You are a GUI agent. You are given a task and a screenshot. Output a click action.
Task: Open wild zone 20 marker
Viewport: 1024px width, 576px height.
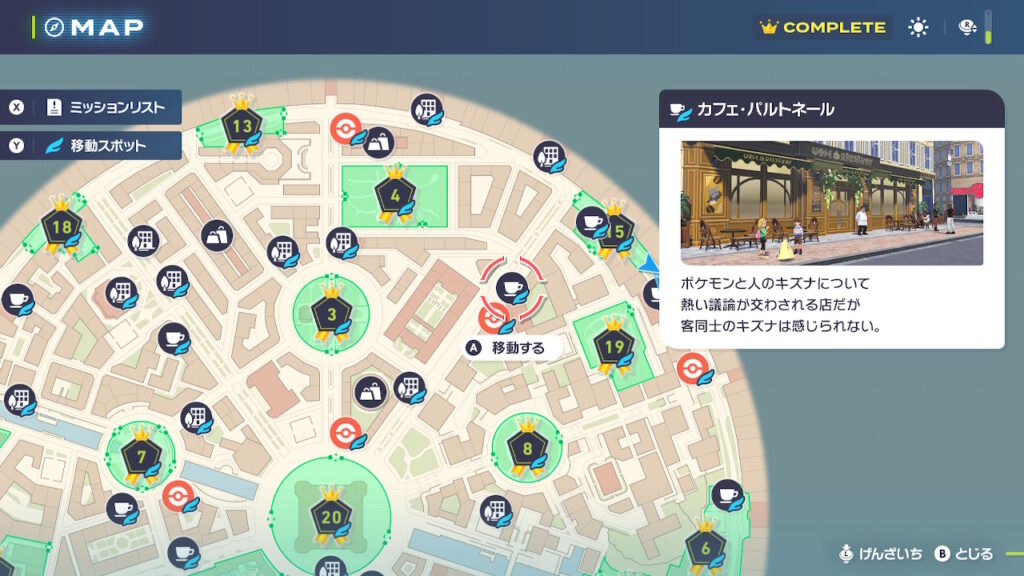coord(330,517)
